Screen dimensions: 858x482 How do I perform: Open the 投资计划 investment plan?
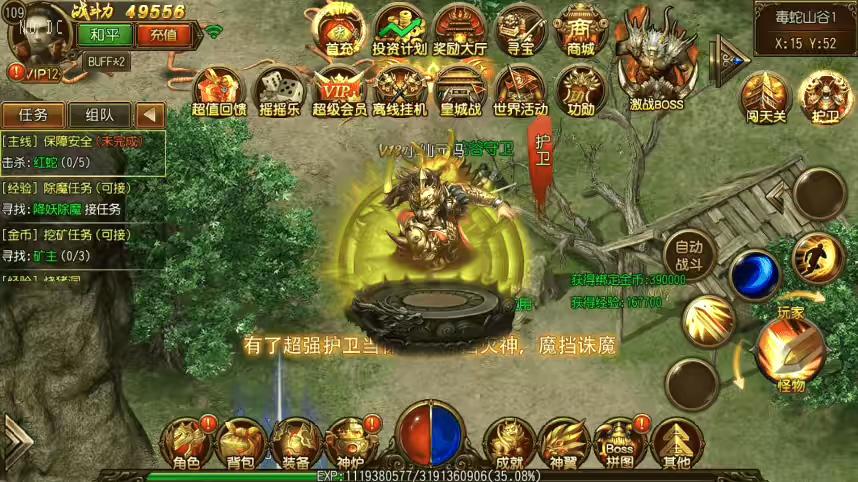tap(399, 30)
